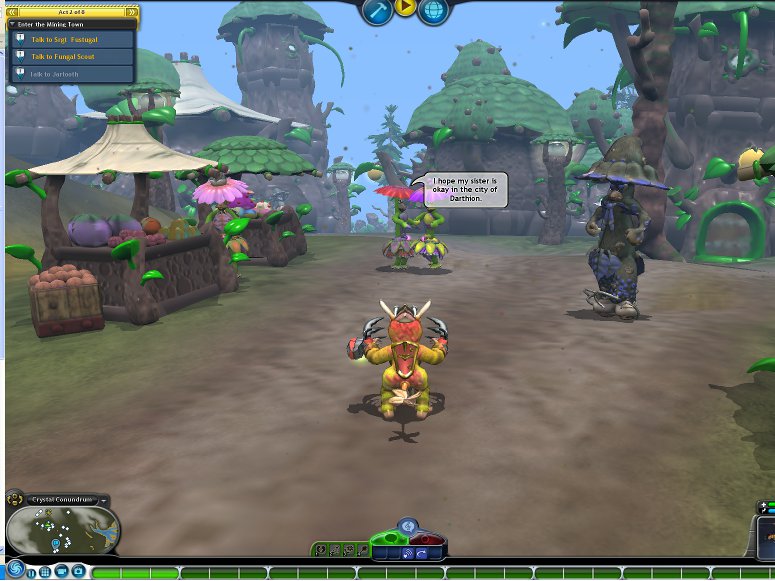Open the Crystal Conundrum dropdown arrow
The image size is (775, 581).
tap(103, 500)
